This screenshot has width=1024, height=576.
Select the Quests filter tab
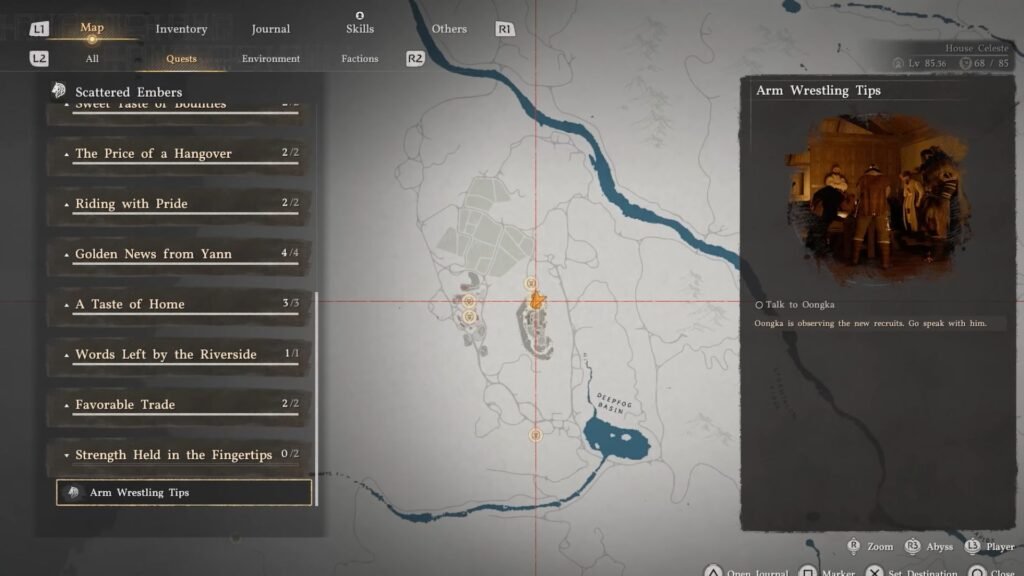(x=181, y=59)
